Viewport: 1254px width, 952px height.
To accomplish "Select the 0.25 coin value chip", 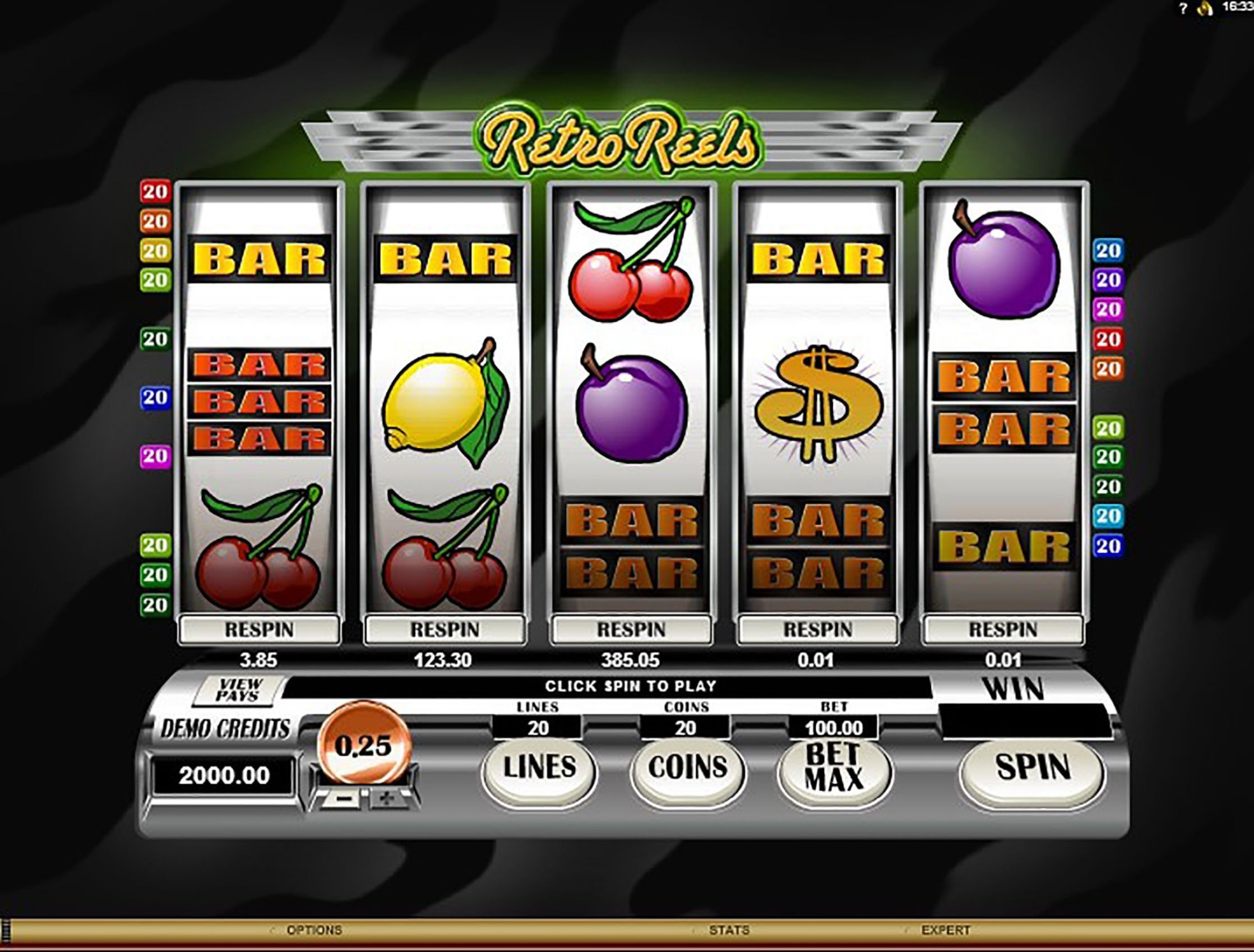I will (363, 746).
